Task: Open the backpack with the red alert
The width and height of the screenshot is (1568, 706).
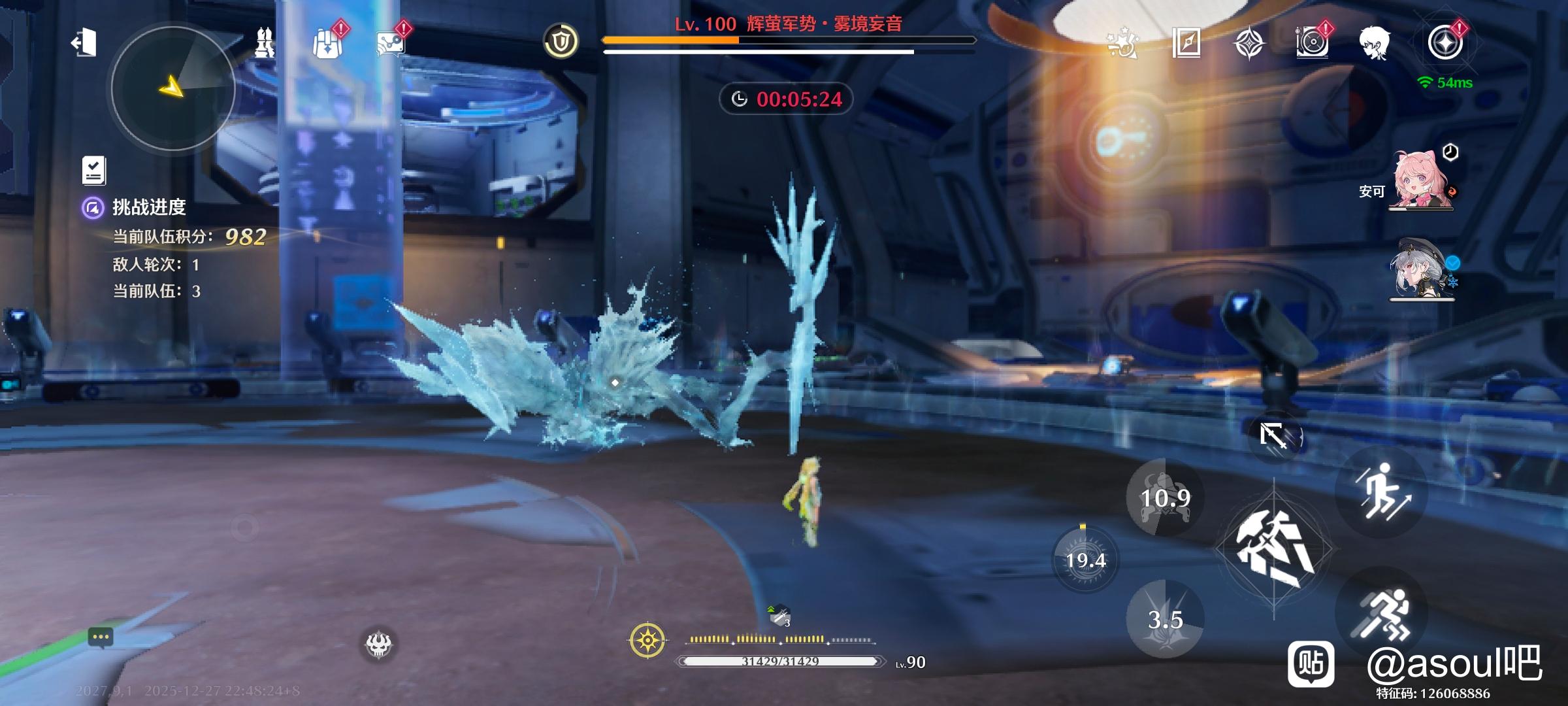Action: point(327,44)
